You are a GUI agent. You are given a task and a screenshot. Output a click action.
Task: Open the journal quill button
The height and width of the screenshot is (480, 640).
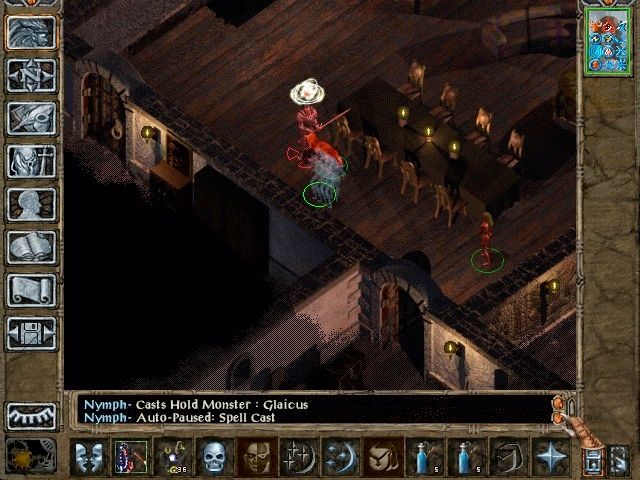pyautogui.click(x=31, y=118)
